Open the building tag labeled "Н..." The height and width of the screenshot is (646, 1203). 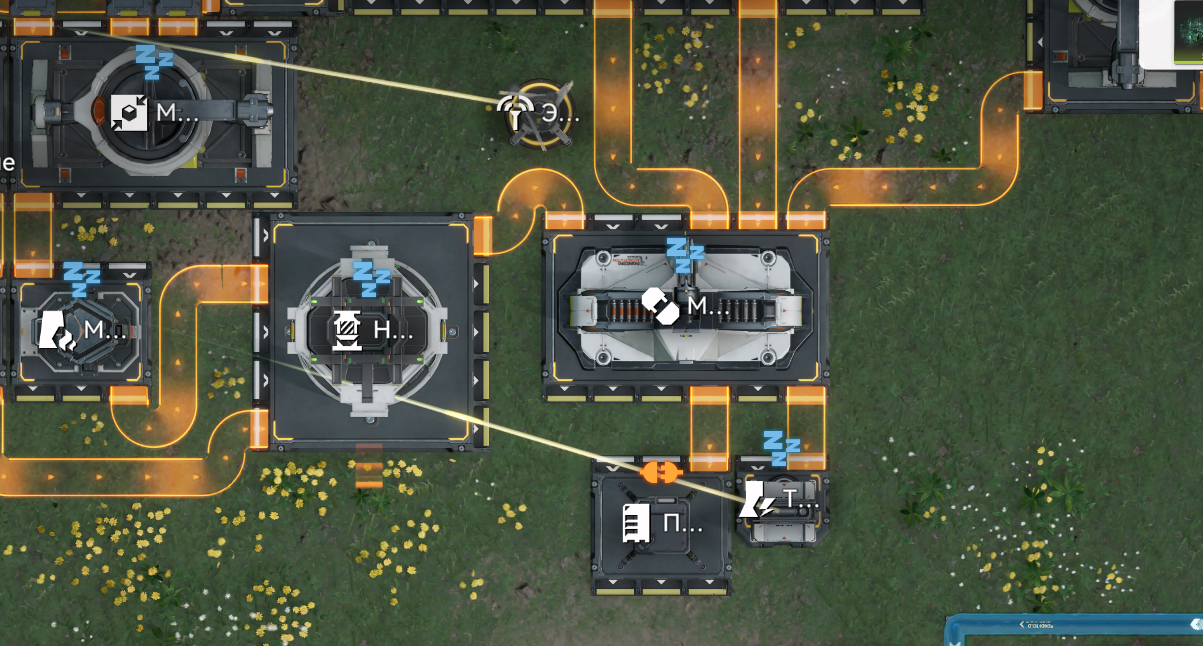(x=371, y=330)
